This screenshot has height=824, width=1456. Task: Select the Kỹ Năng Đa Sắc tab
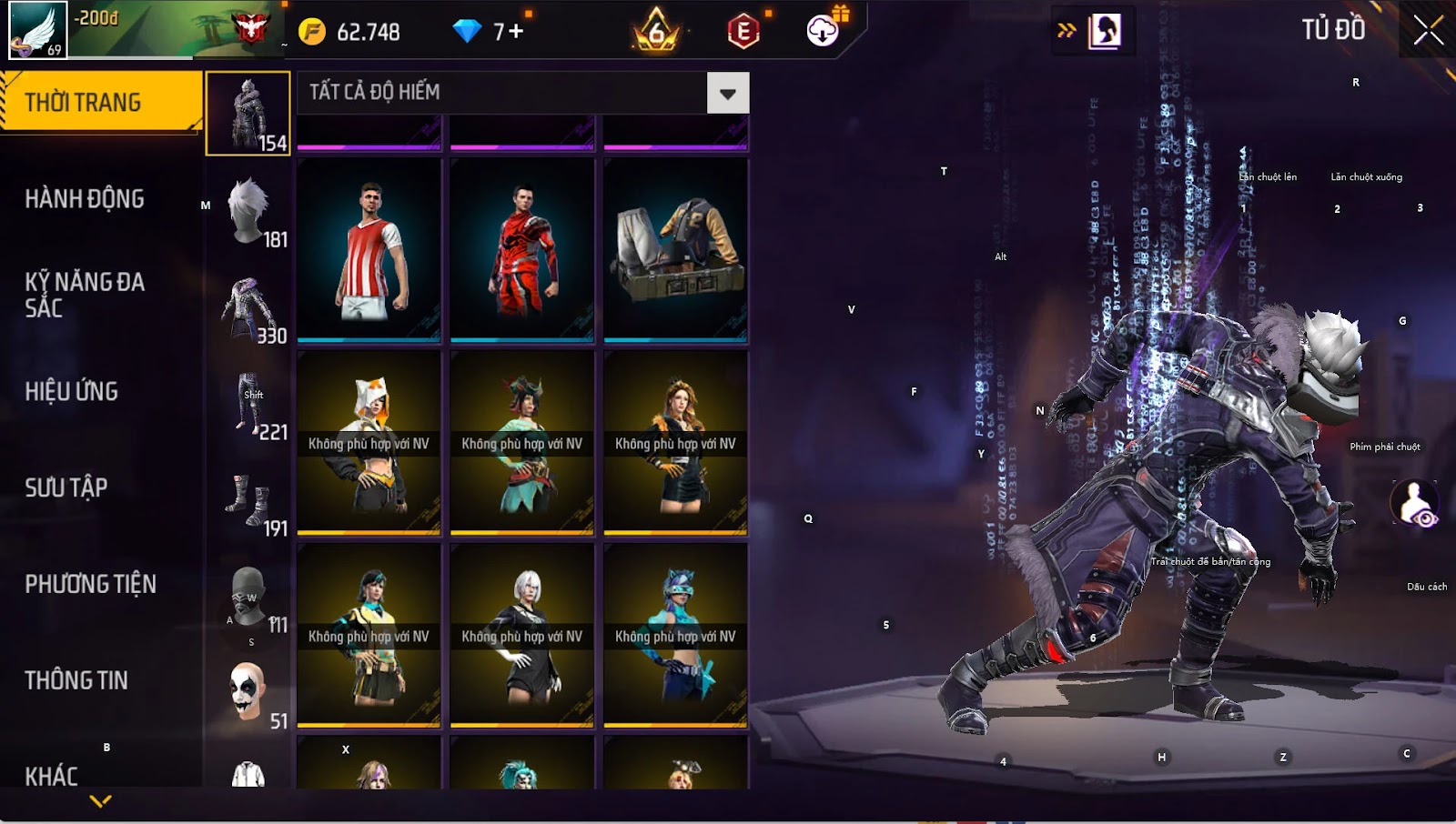coord(85,295)
